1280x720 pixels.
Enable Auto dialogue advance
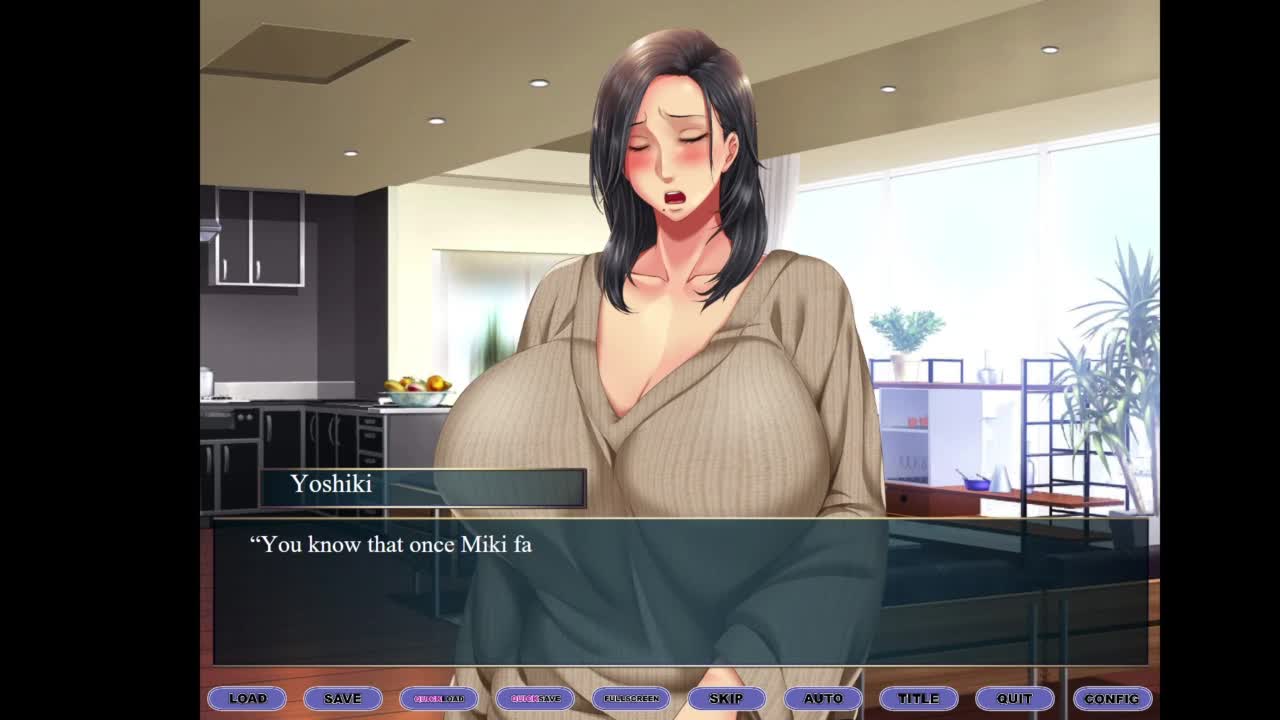click(x=823, y=698)
